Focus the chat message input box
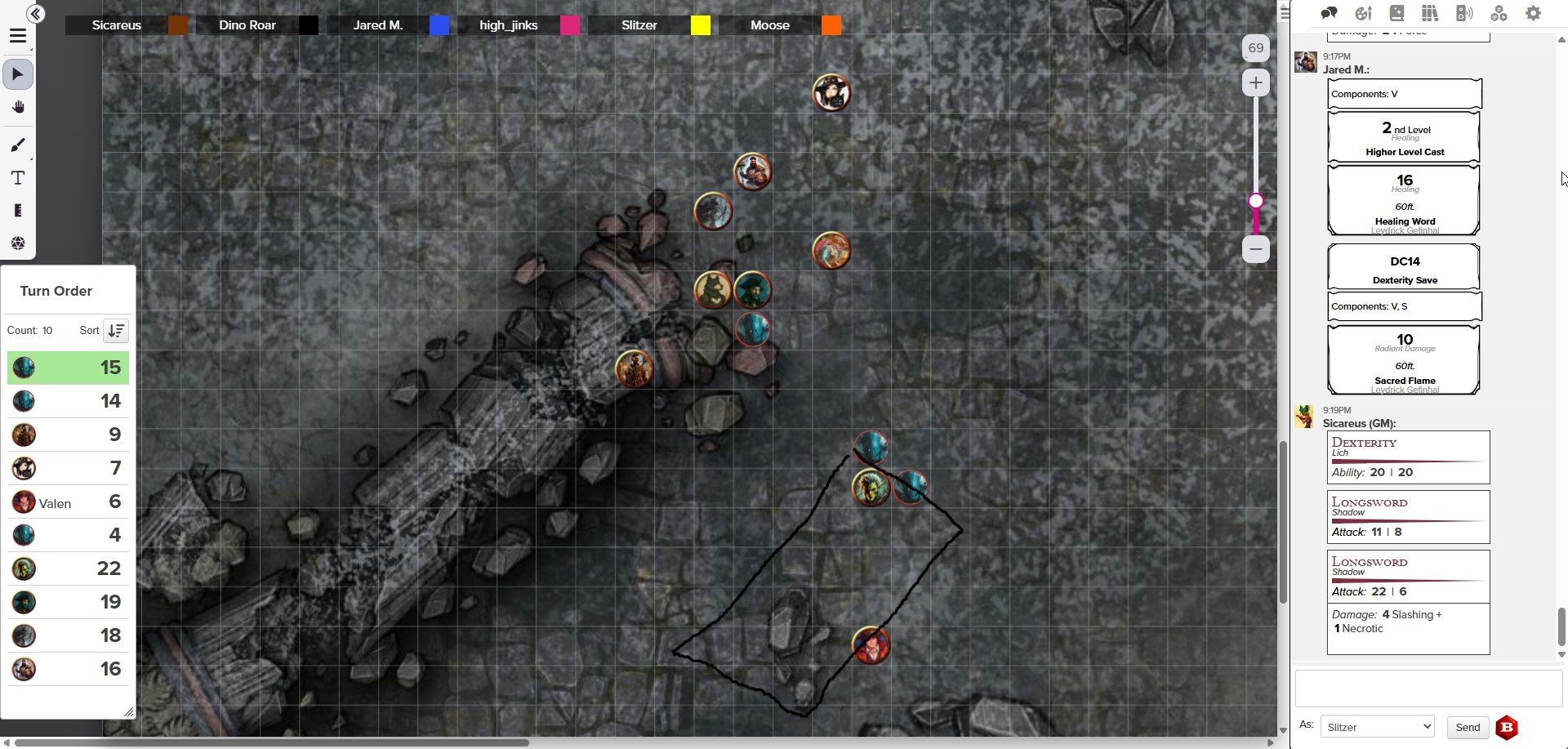The width and height of the screenshot is (1568, 749). (x=1428, y=689)
